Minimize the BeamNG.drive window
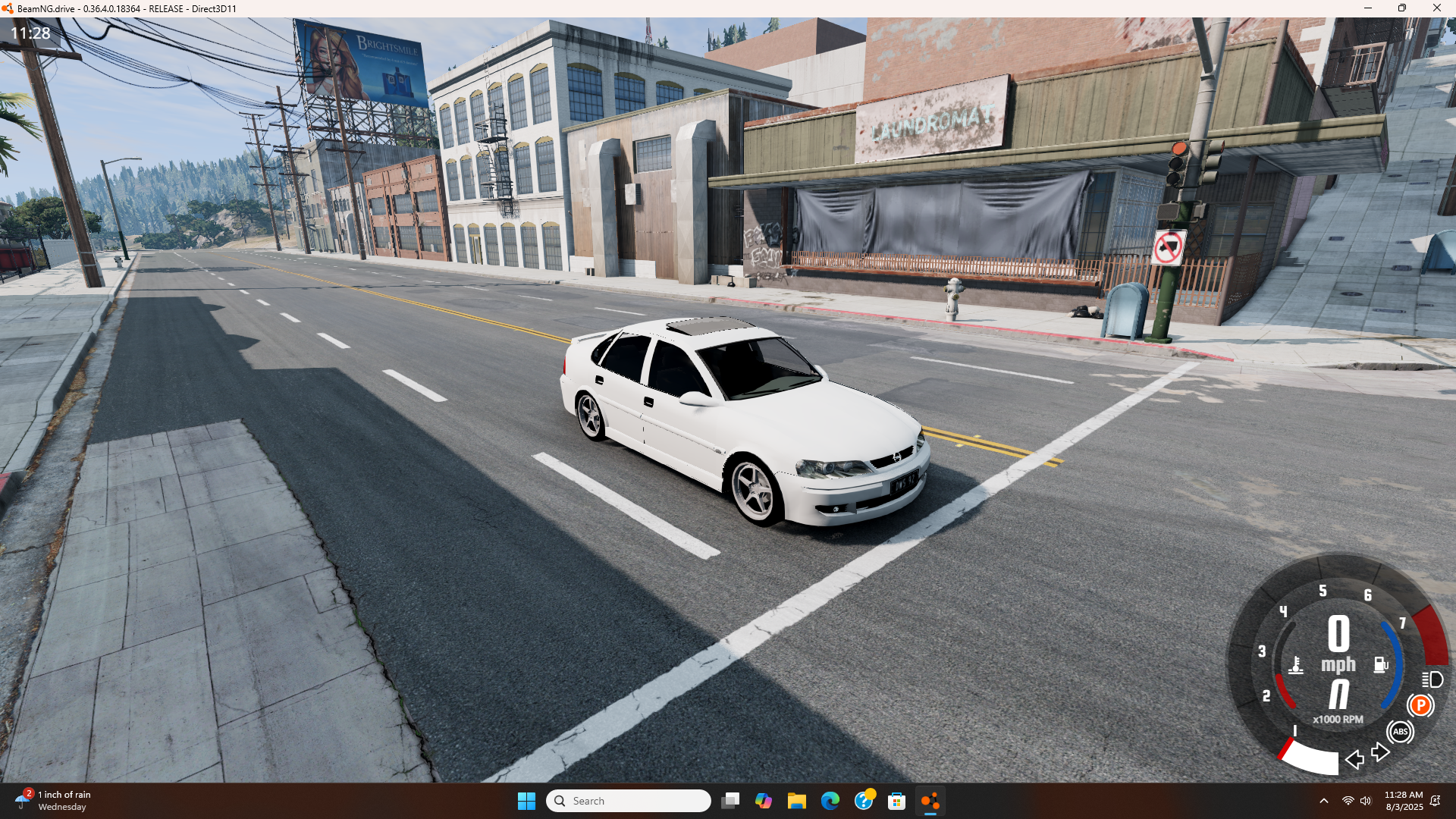 (x=1368, y=8)
